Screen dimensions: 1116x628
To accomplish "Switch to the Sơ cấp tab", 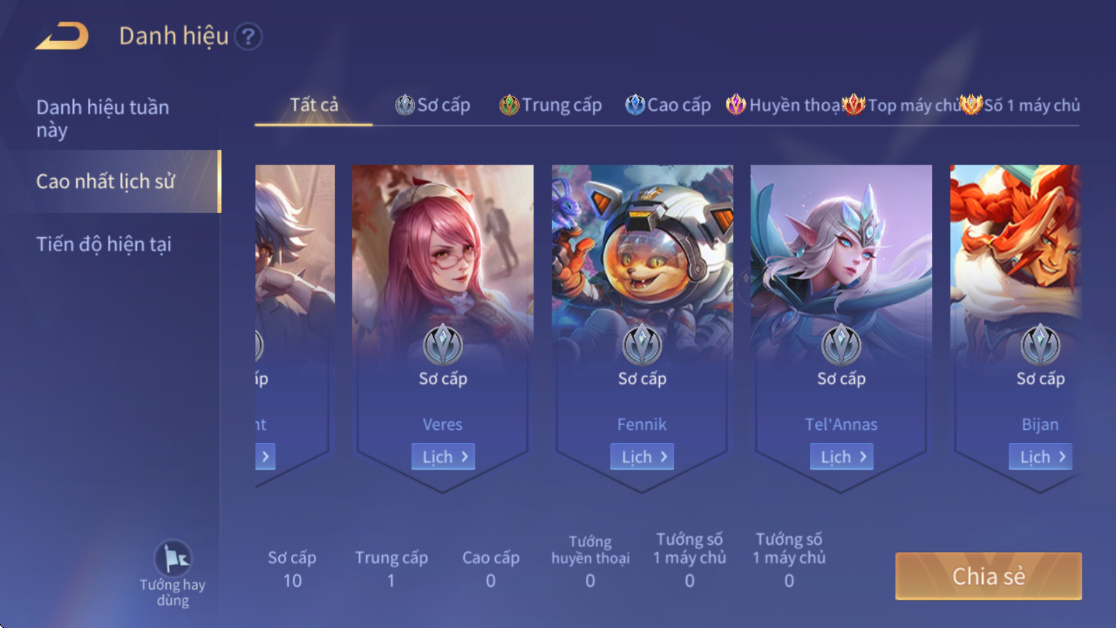I will [x=432, y=105].
